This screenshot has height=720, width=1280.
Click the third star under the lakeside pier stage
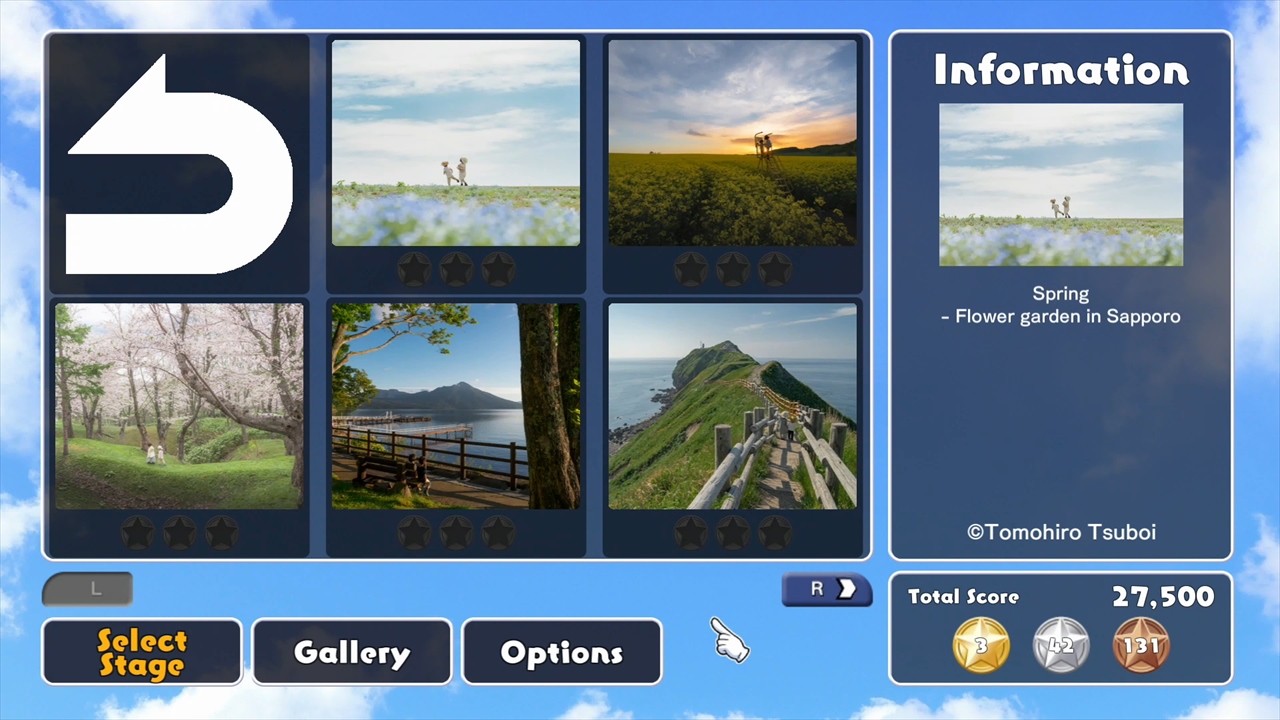(497, 533)
